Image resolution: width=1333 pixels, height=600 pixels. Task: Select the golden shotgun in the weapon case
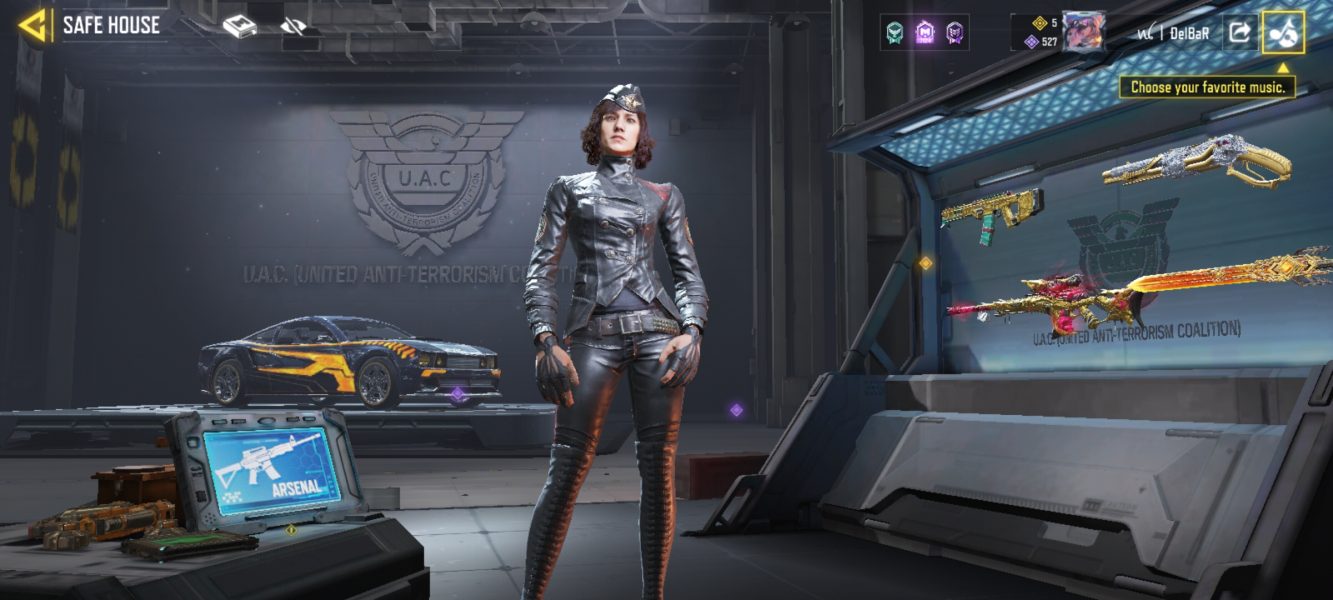click(x=1197, y=161)
